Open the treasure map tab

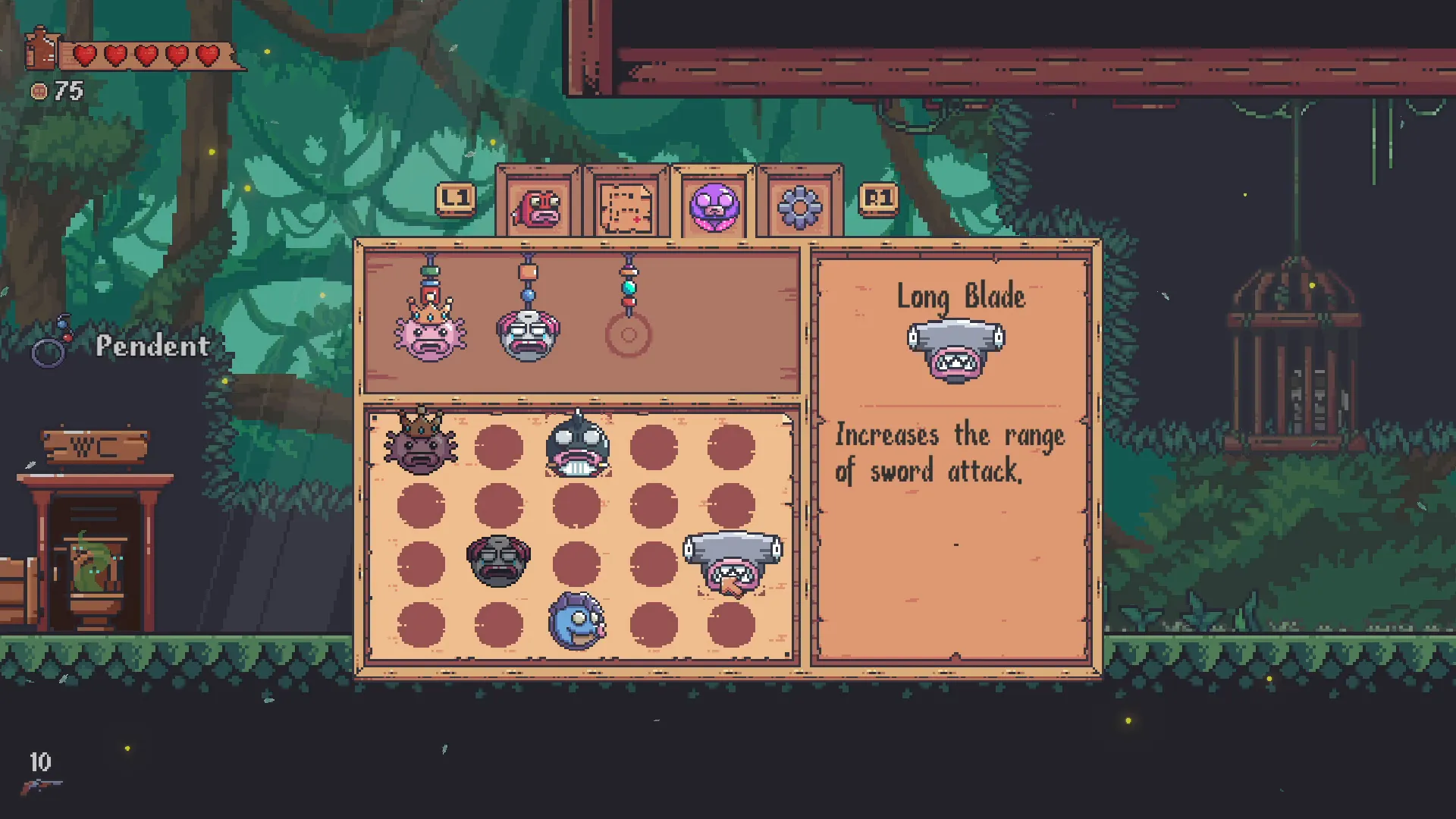click(x=626, y=206)
